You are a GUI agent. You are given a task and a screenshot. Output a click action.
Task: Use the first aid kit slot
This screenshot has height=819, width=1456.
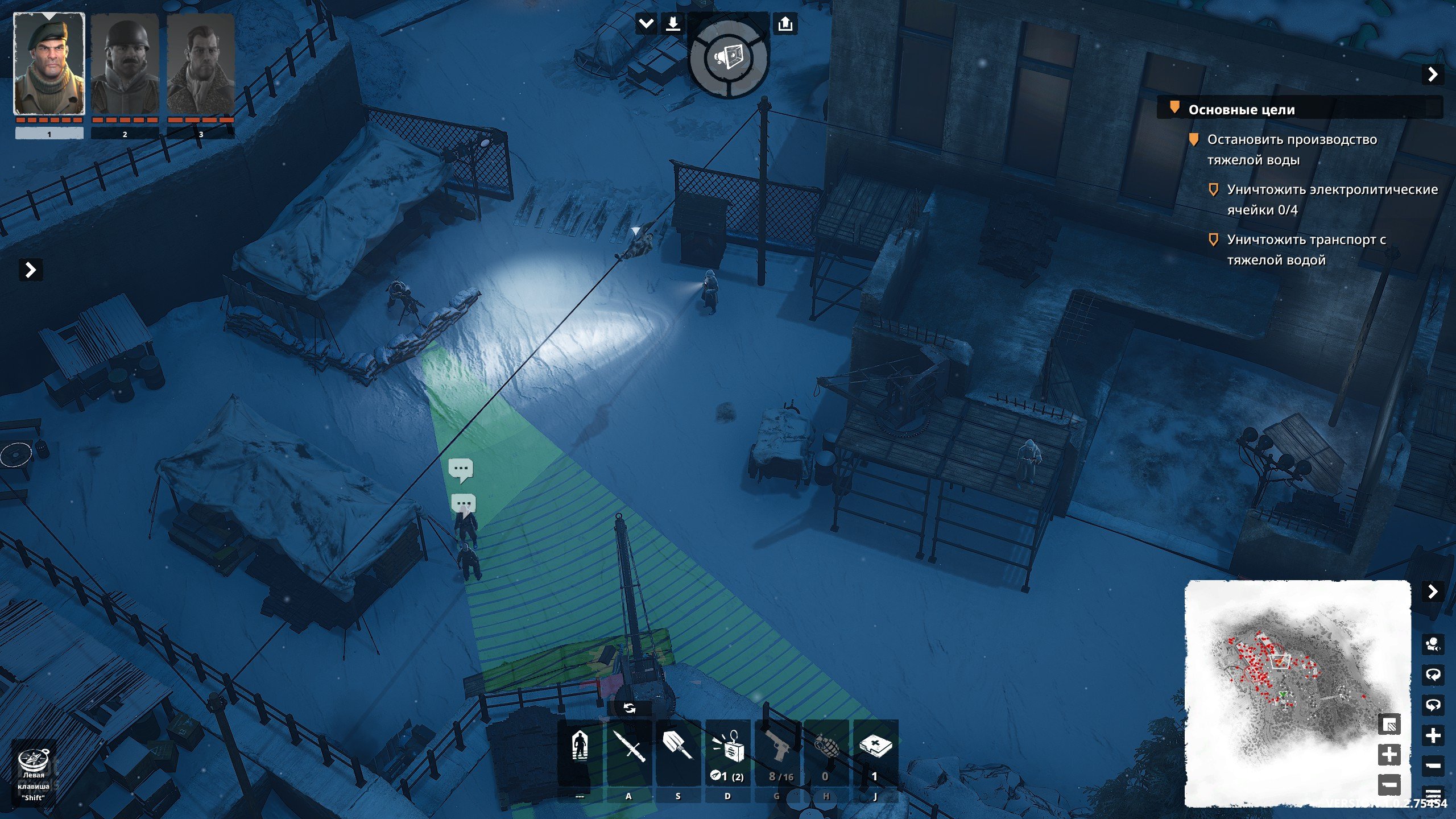(875, 746)
